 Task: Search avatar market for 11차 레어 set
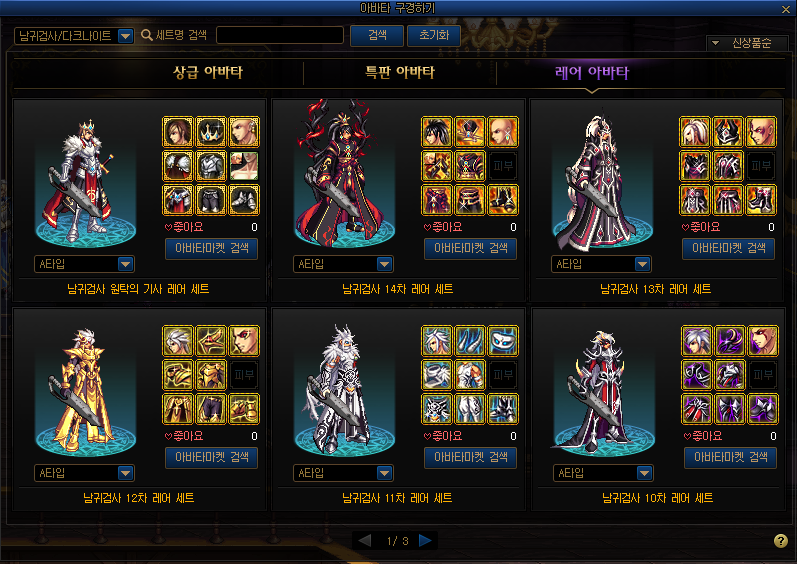click(x=470, y=458)
